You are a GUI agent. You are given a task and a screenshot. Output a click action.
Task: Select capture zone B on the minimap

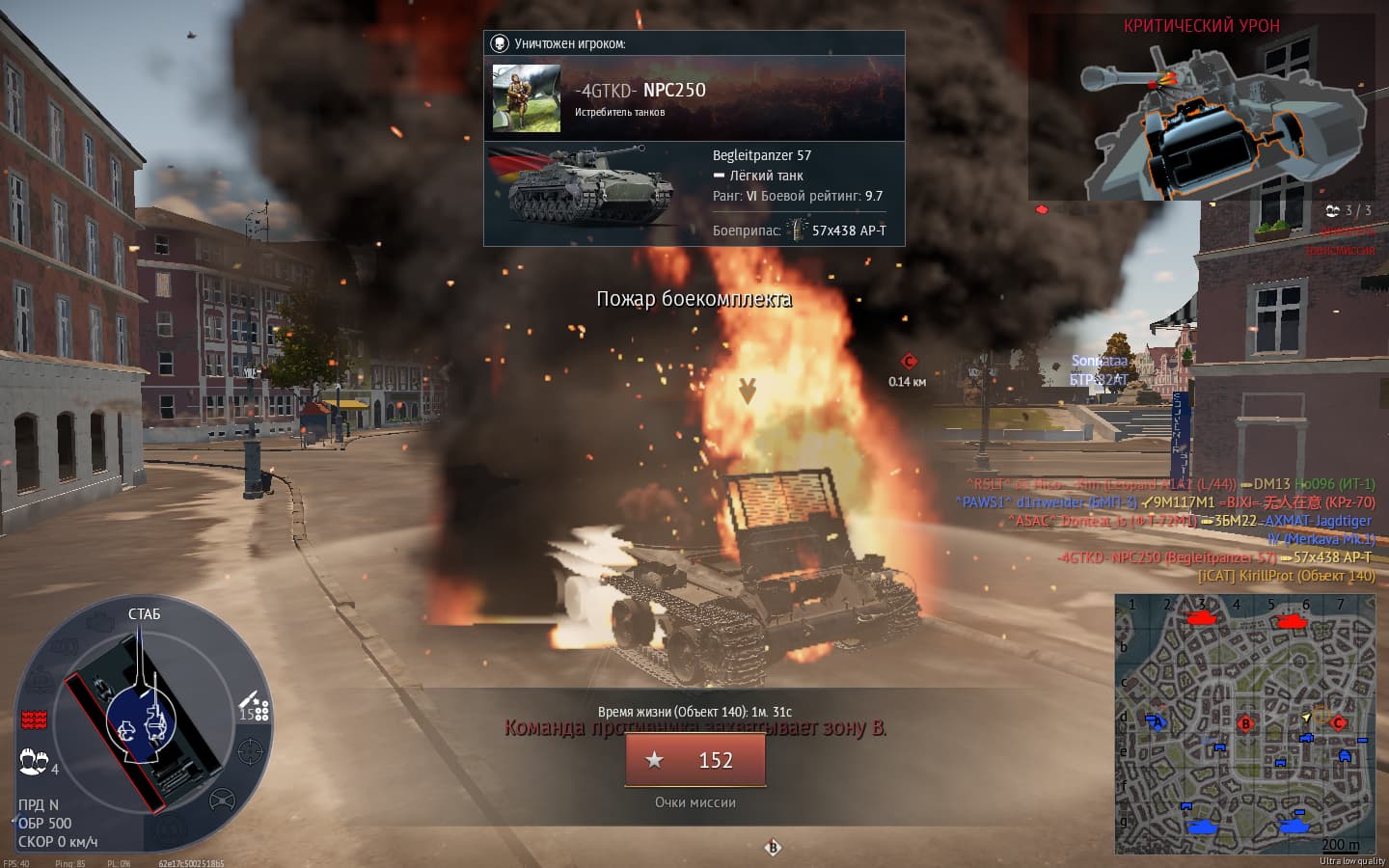point(1245,723)
